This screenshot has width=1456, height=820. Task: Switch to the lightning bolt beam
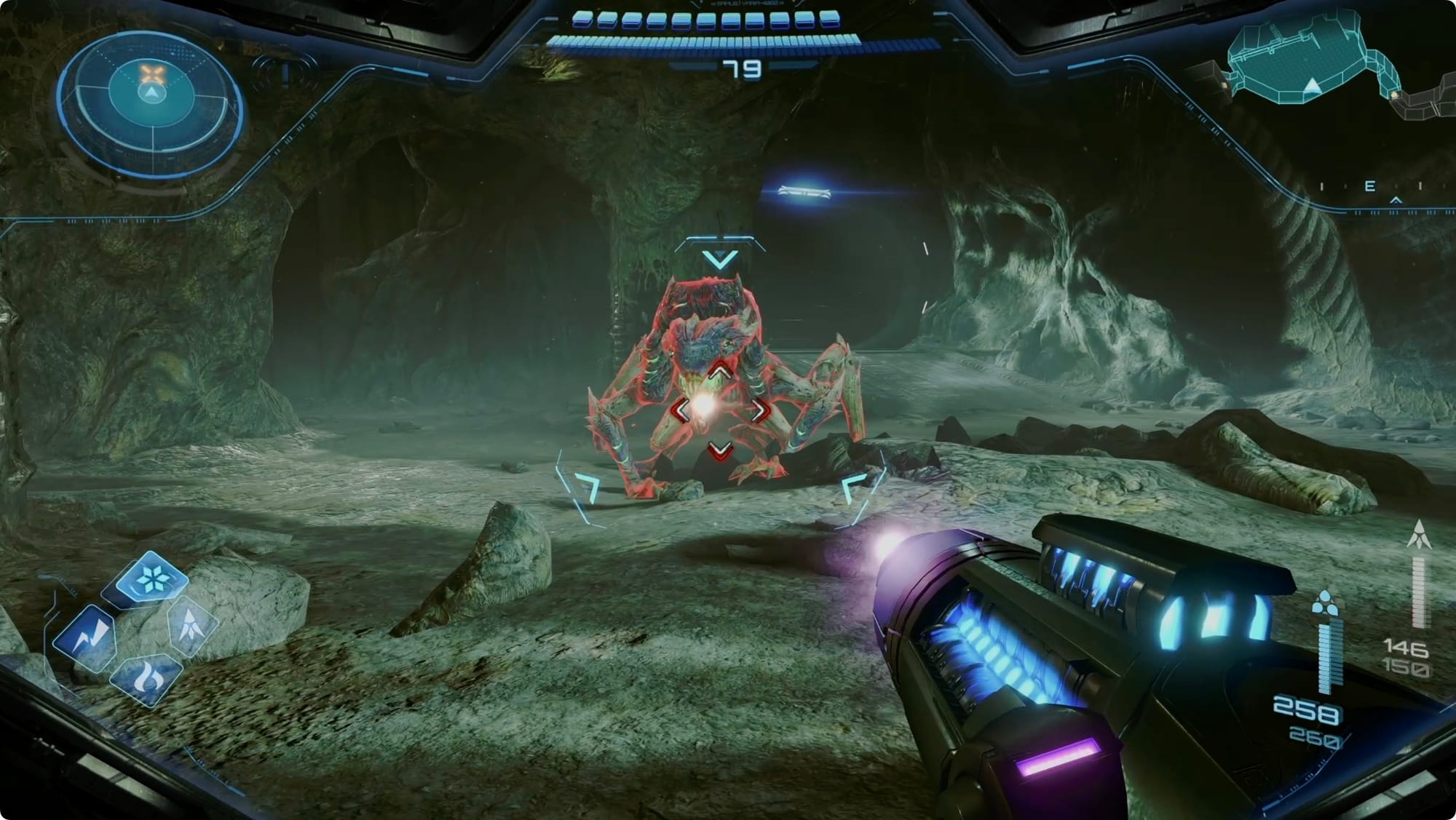(86, 637)
